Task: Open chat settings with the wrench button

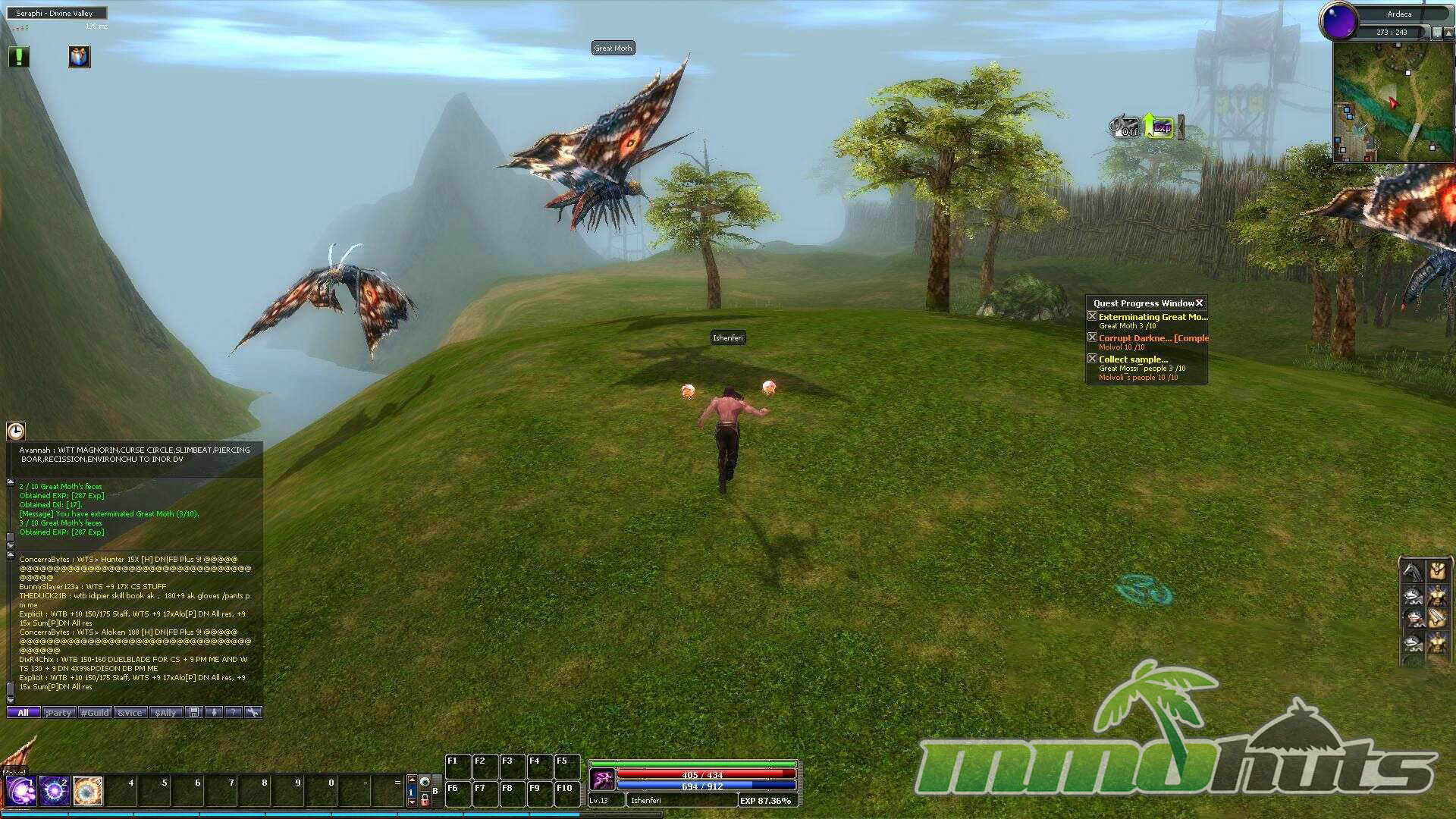Action: (x=253, y=713)
